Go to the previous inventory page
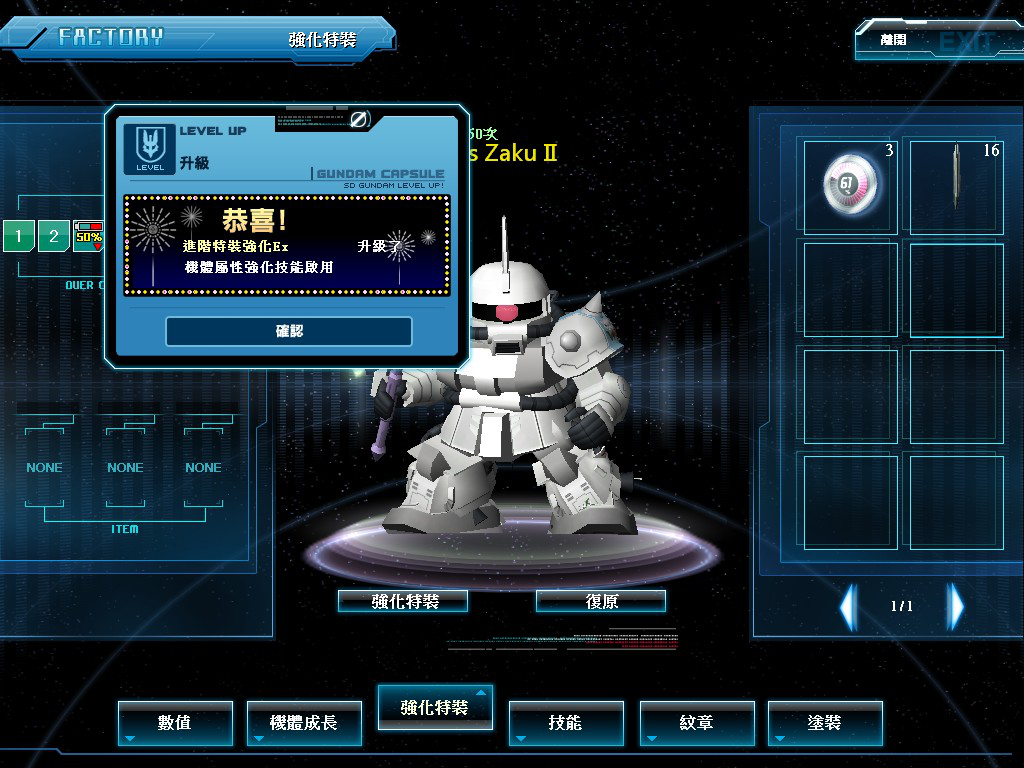Image resolution: width=1024 pixels, height=768 pixels. 848,606
